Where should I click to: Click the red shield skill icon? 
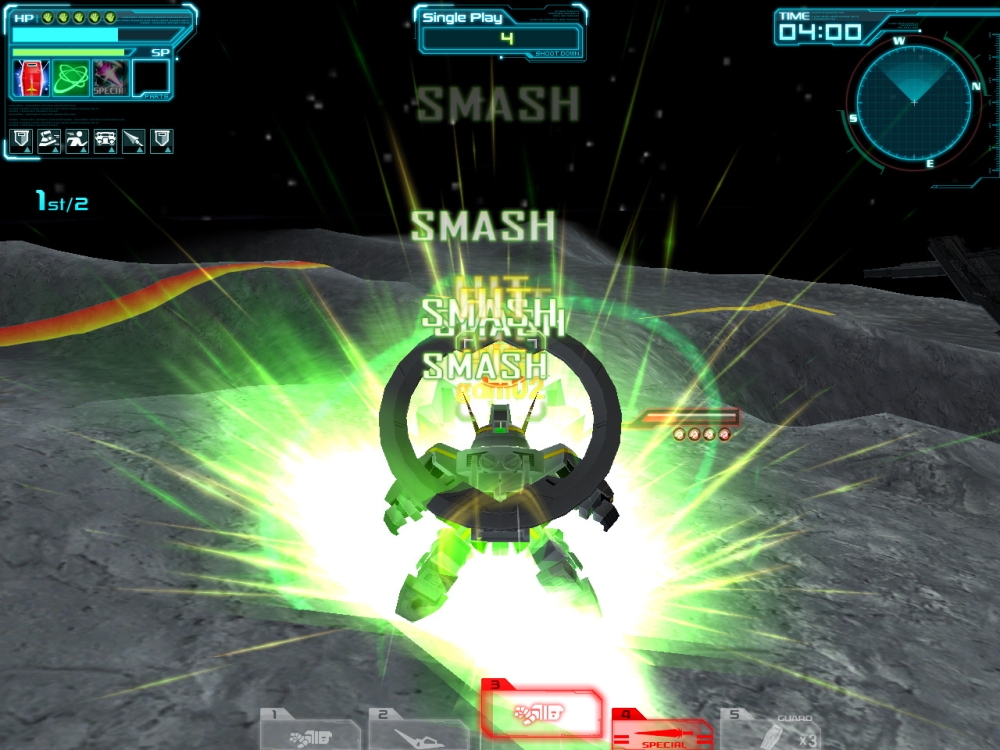[31, 78]
